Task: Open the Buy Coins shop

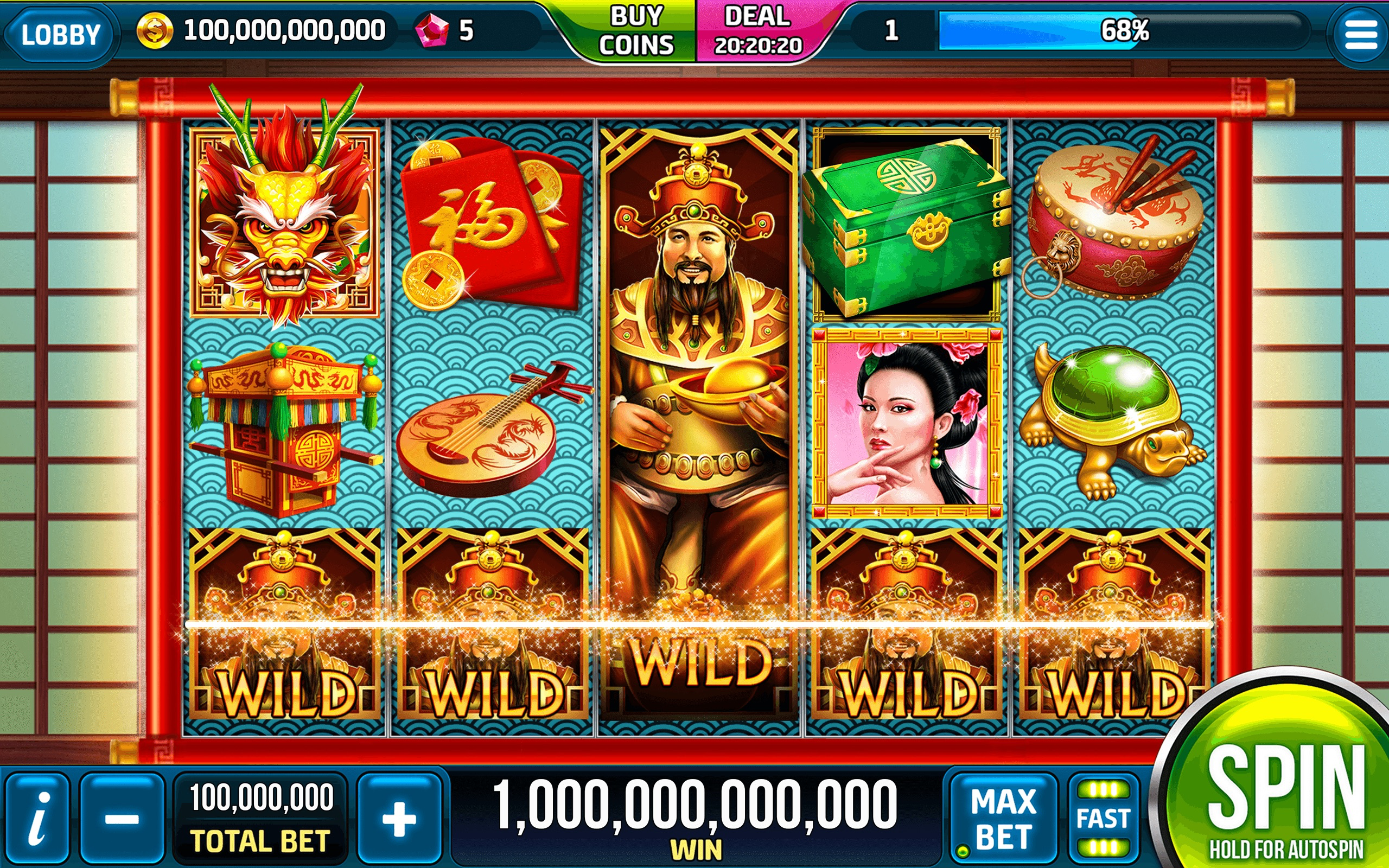Action: coord(635,31)
